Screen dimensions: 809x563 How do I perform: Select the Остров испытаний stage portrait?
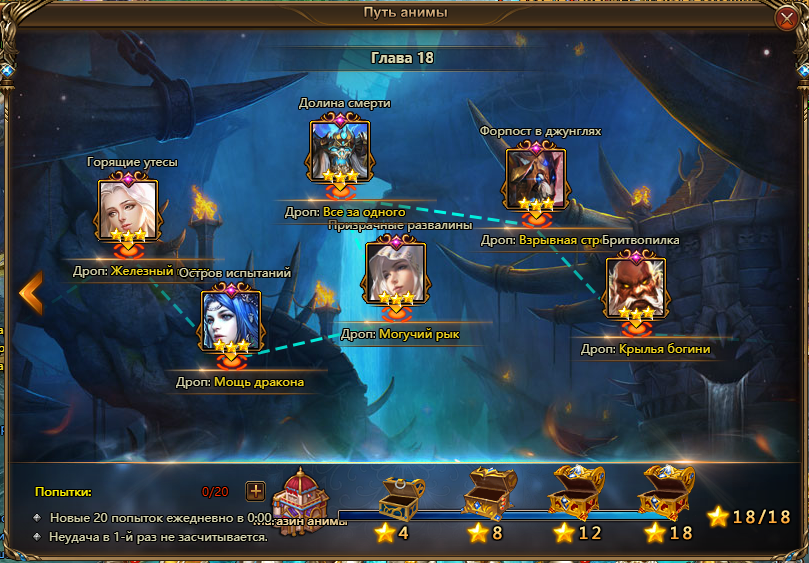[231, 320]
